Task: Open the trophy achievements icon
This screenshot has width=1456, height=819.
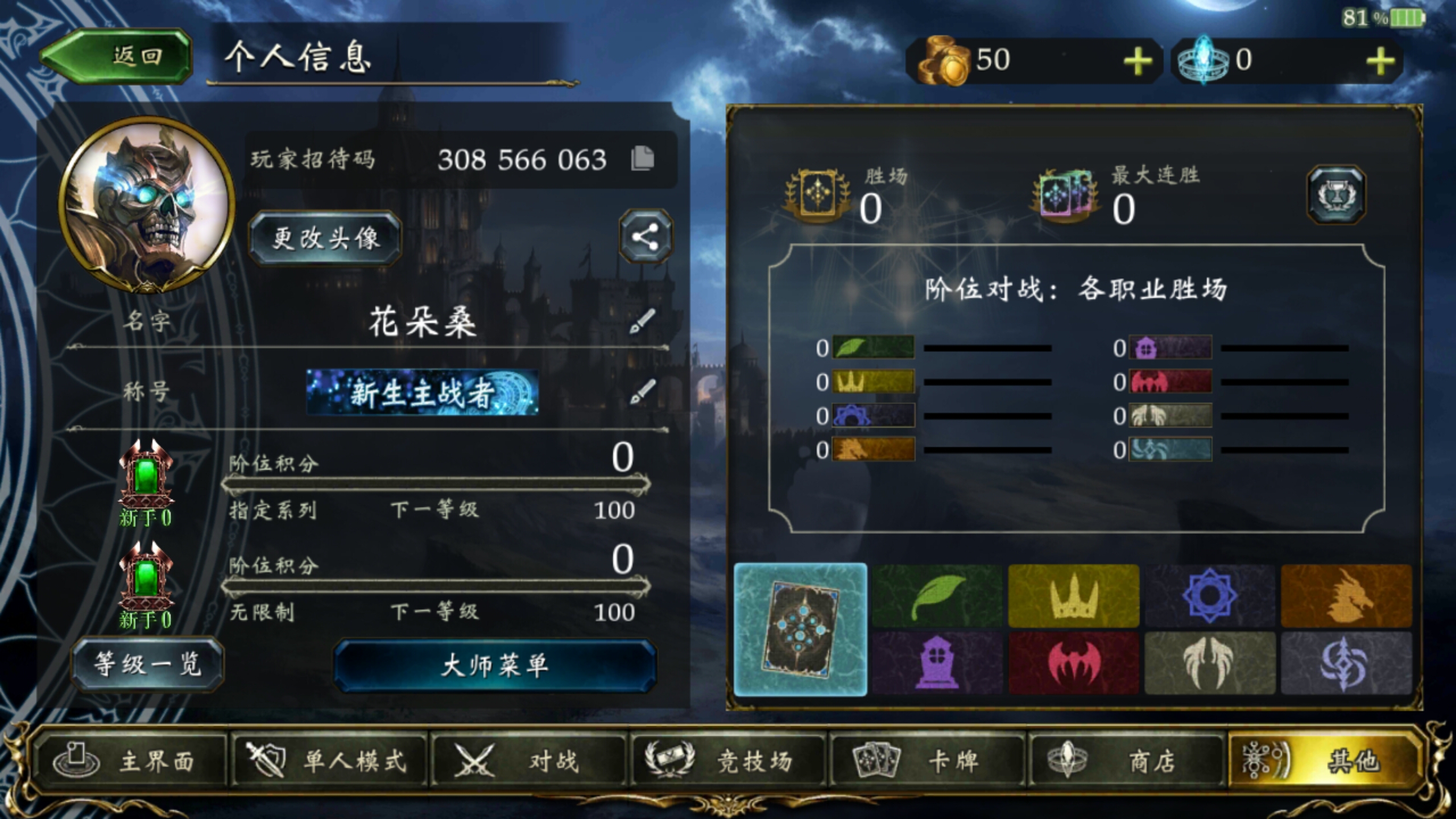Action: (1338, 193)
